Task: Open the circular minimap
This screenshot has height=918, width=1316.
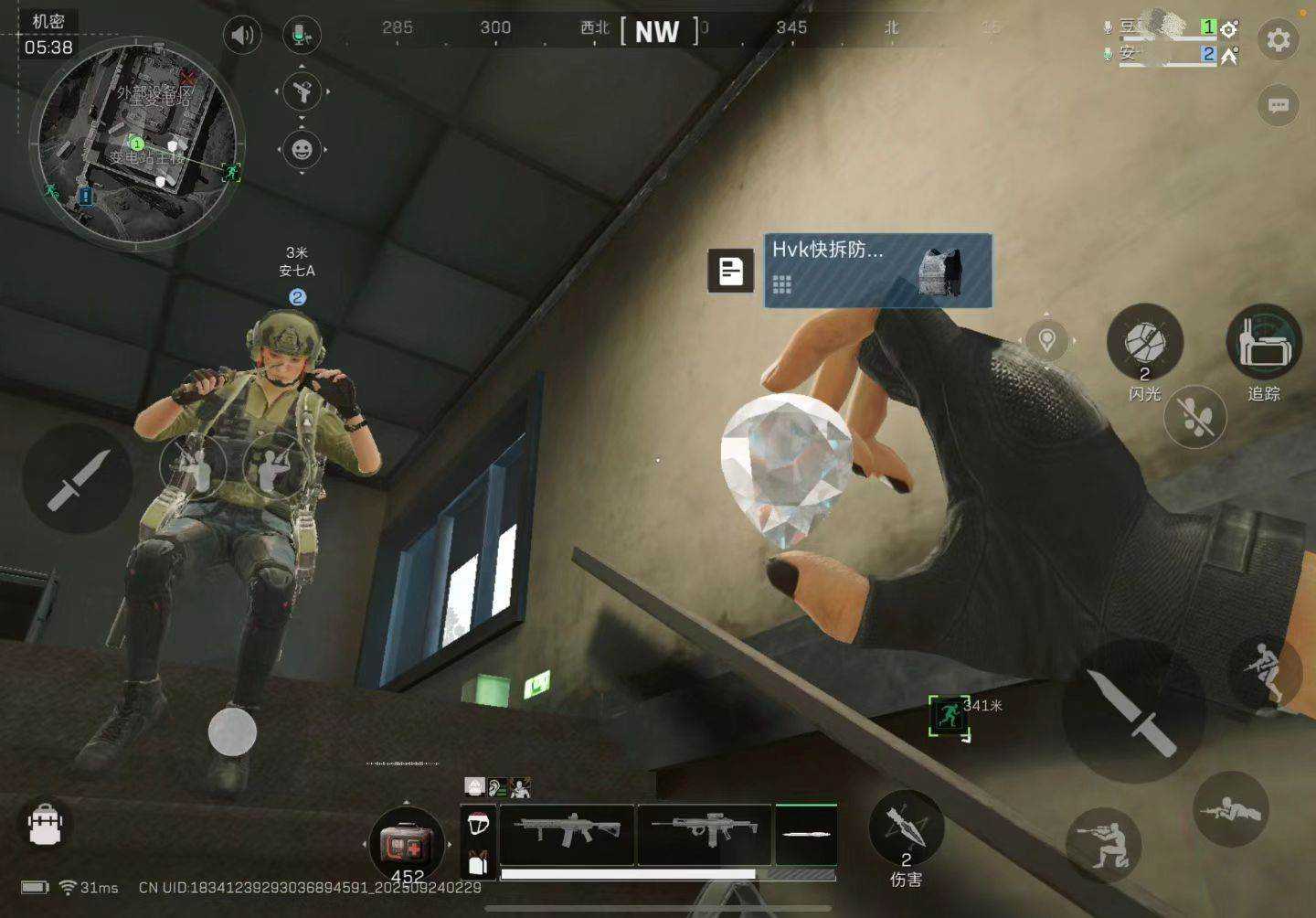Action: click(x=137, y=142)
